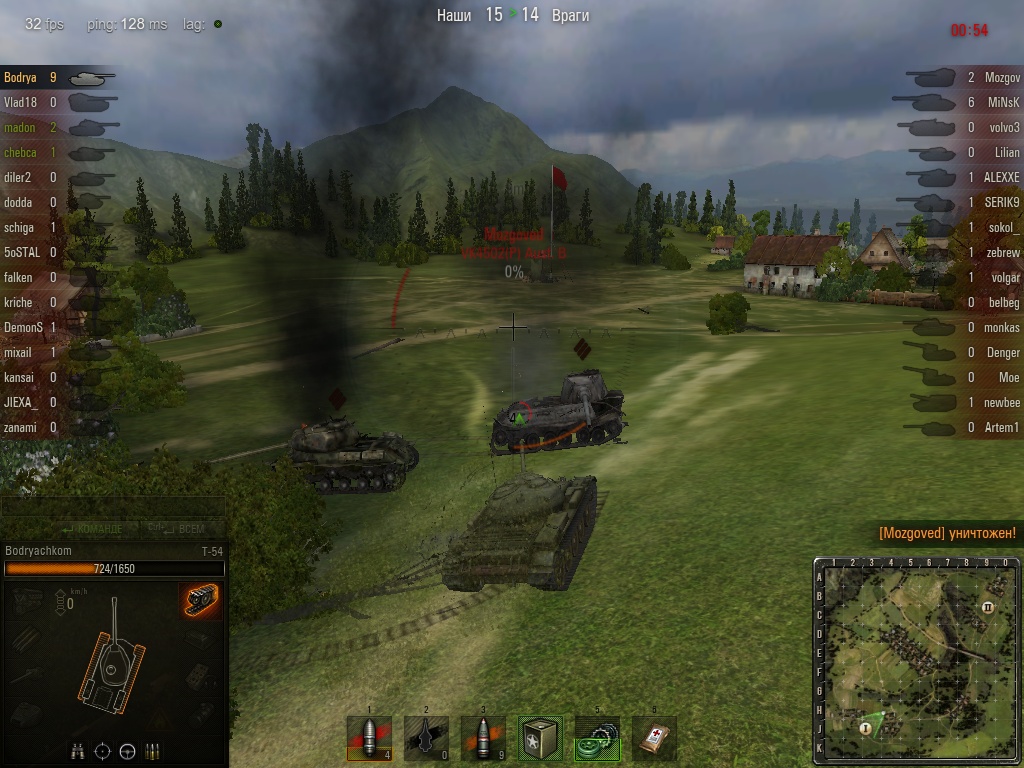Select enemy Artem1 in the enemy list
This screenshot has width=1024, height=768.
1002,427
